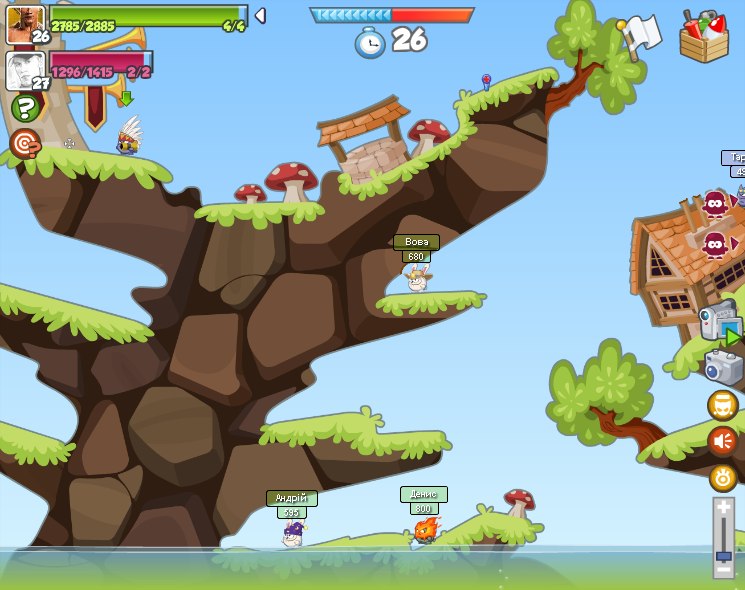Toggle sound with the orange speaker button
Image resolution: width=745 pixels, height=590 pixels.
722,441
